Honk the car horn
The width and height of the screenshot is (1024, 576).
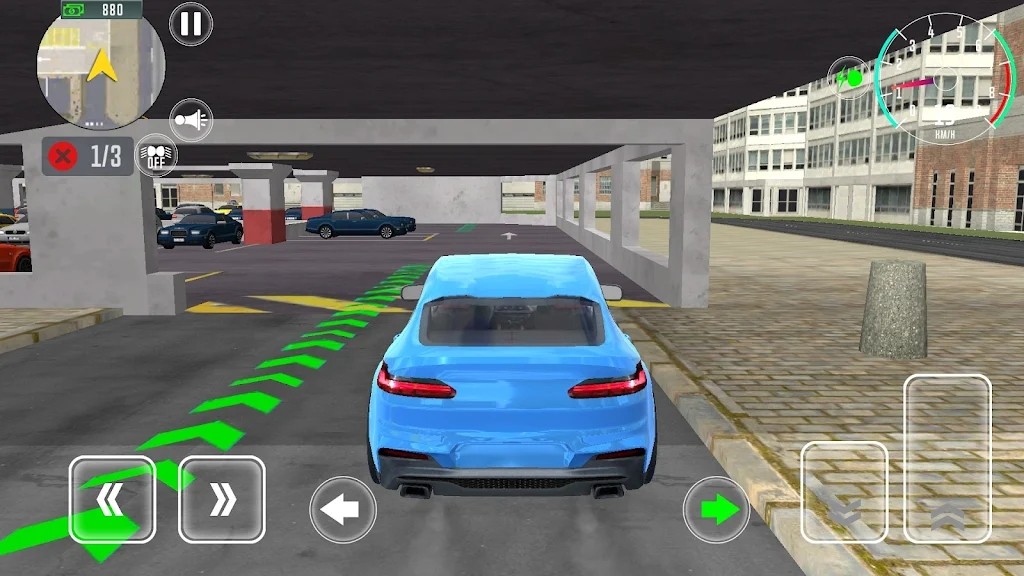click(191, 120)
